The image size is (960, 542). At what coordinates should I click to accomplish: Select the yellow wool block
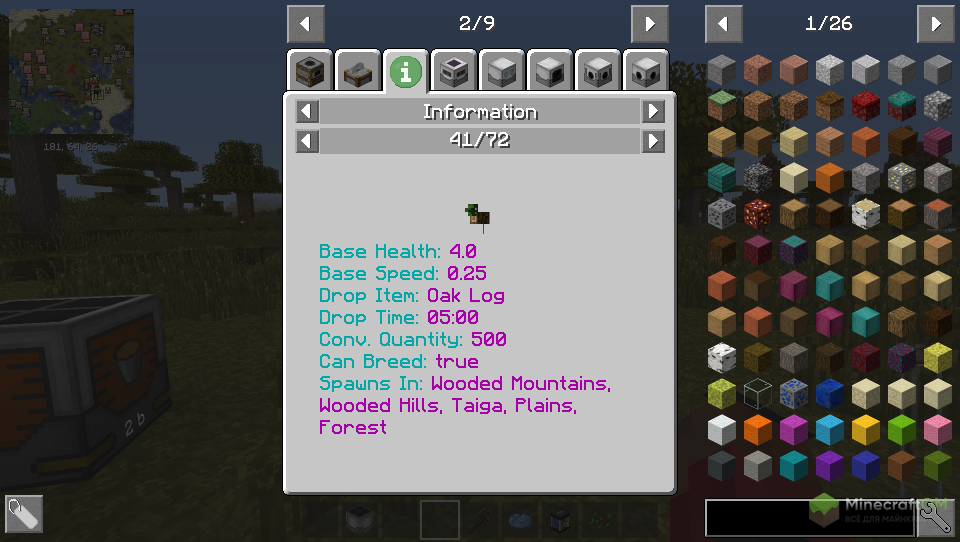866,430
